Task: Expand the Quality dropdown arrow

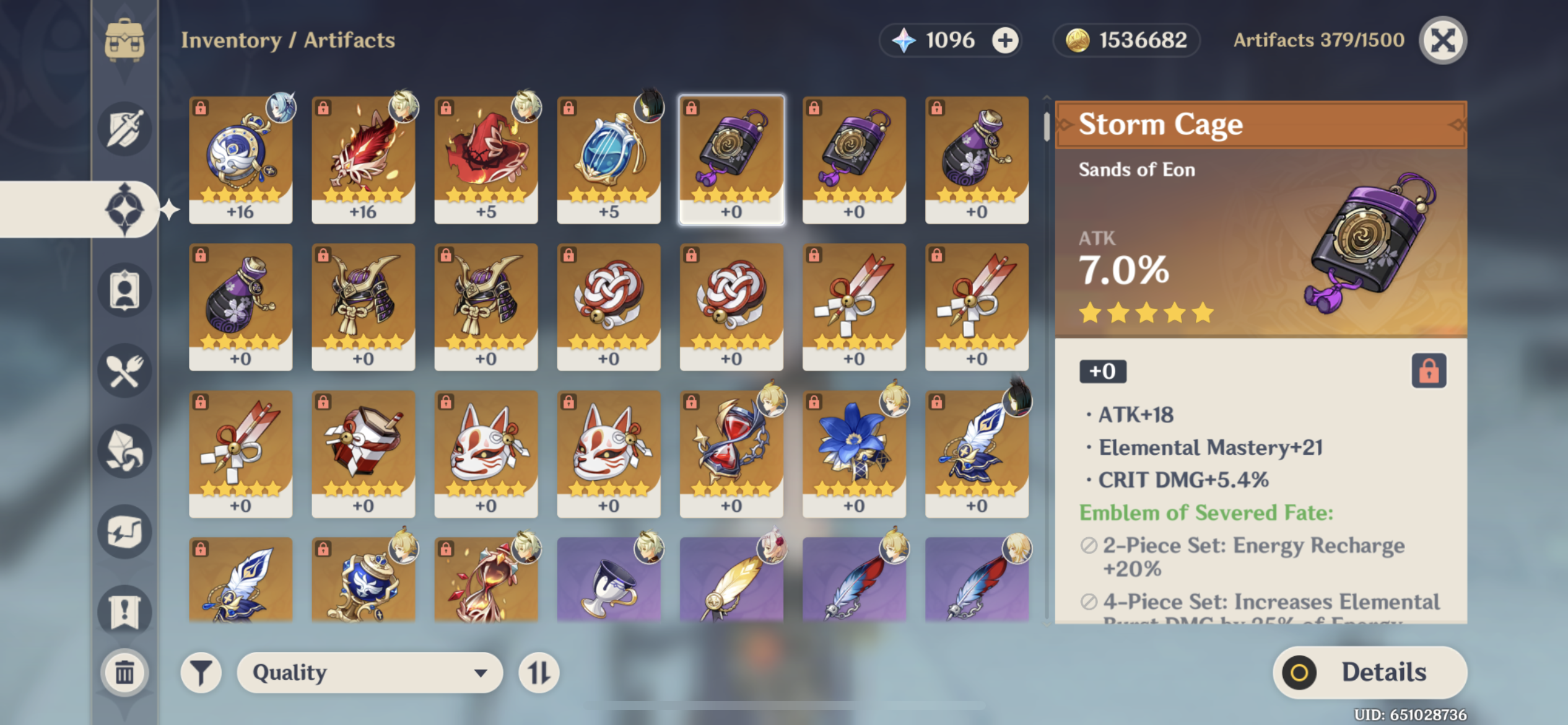Action: pos(480,672)
